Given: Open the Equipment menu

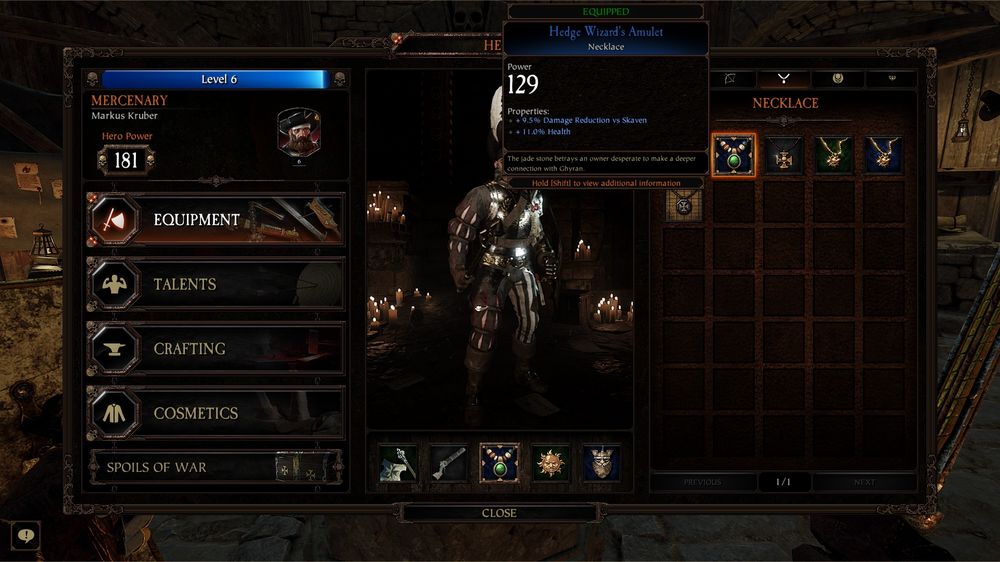Looking at the screenshot, I should (215, 220).
